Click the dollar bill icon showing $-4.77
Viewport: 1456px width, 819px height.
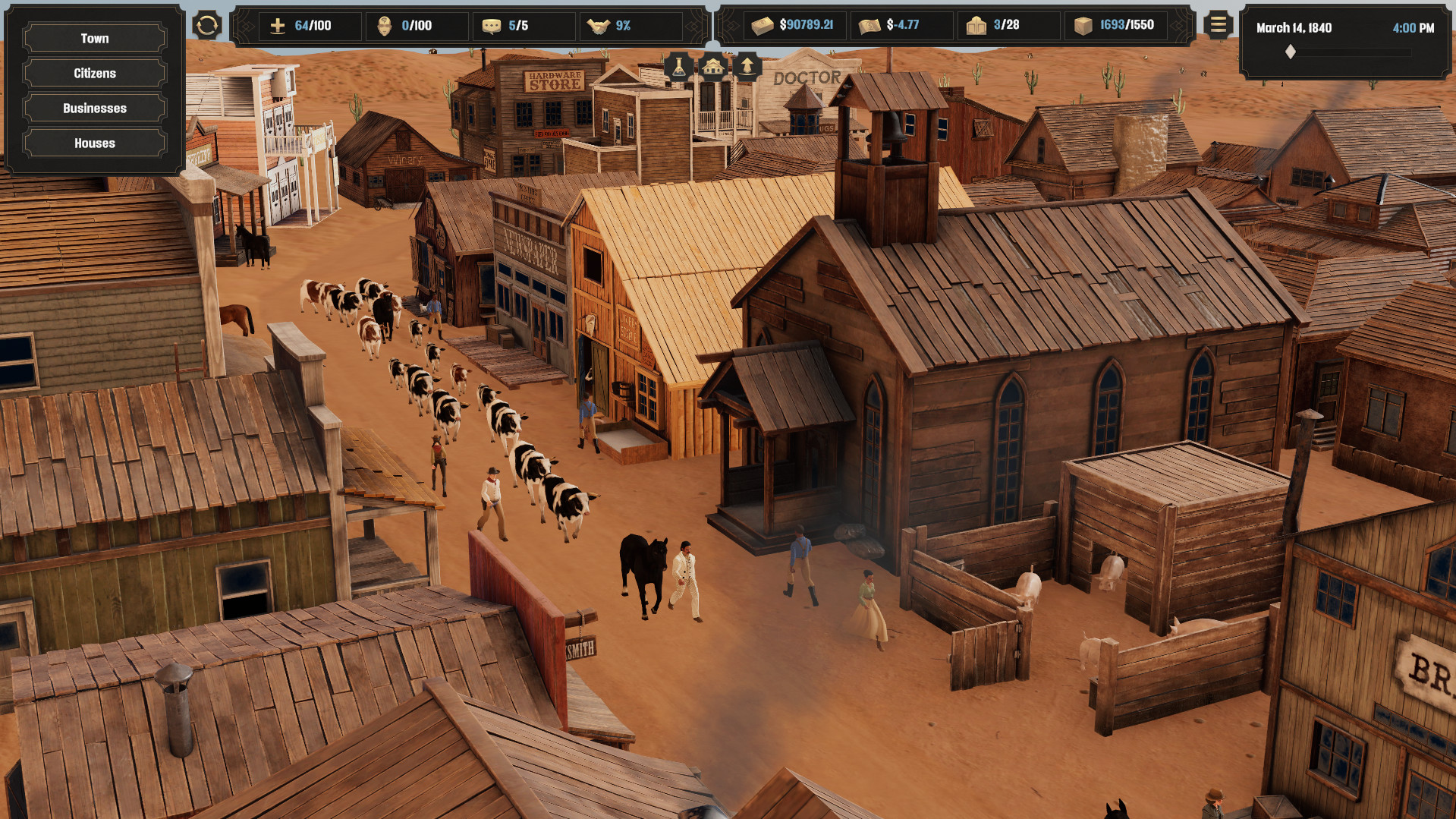click(x=870, y=25)
